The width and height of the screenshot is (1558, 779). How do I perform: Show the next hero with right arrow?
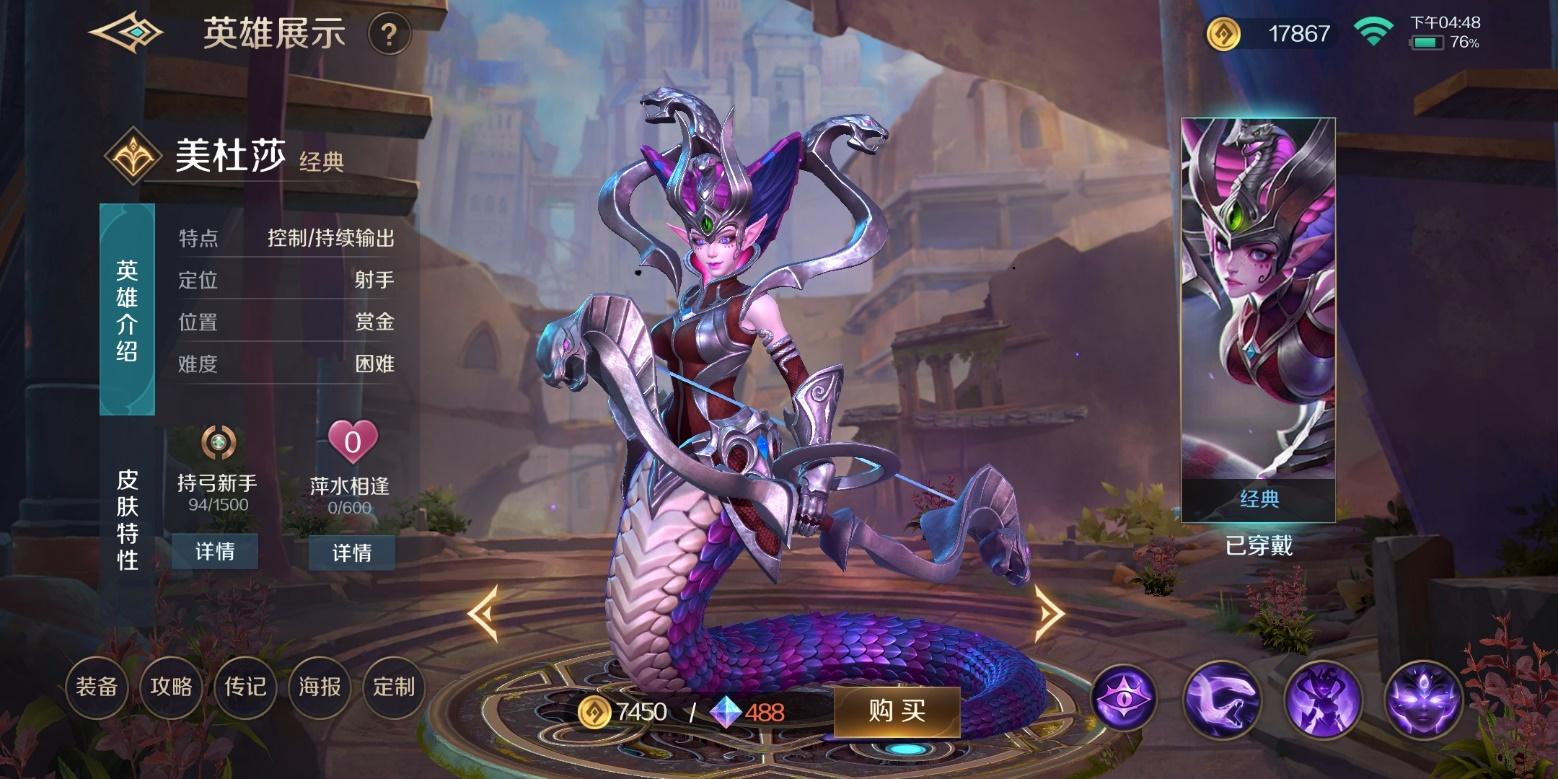(1048, 613)
